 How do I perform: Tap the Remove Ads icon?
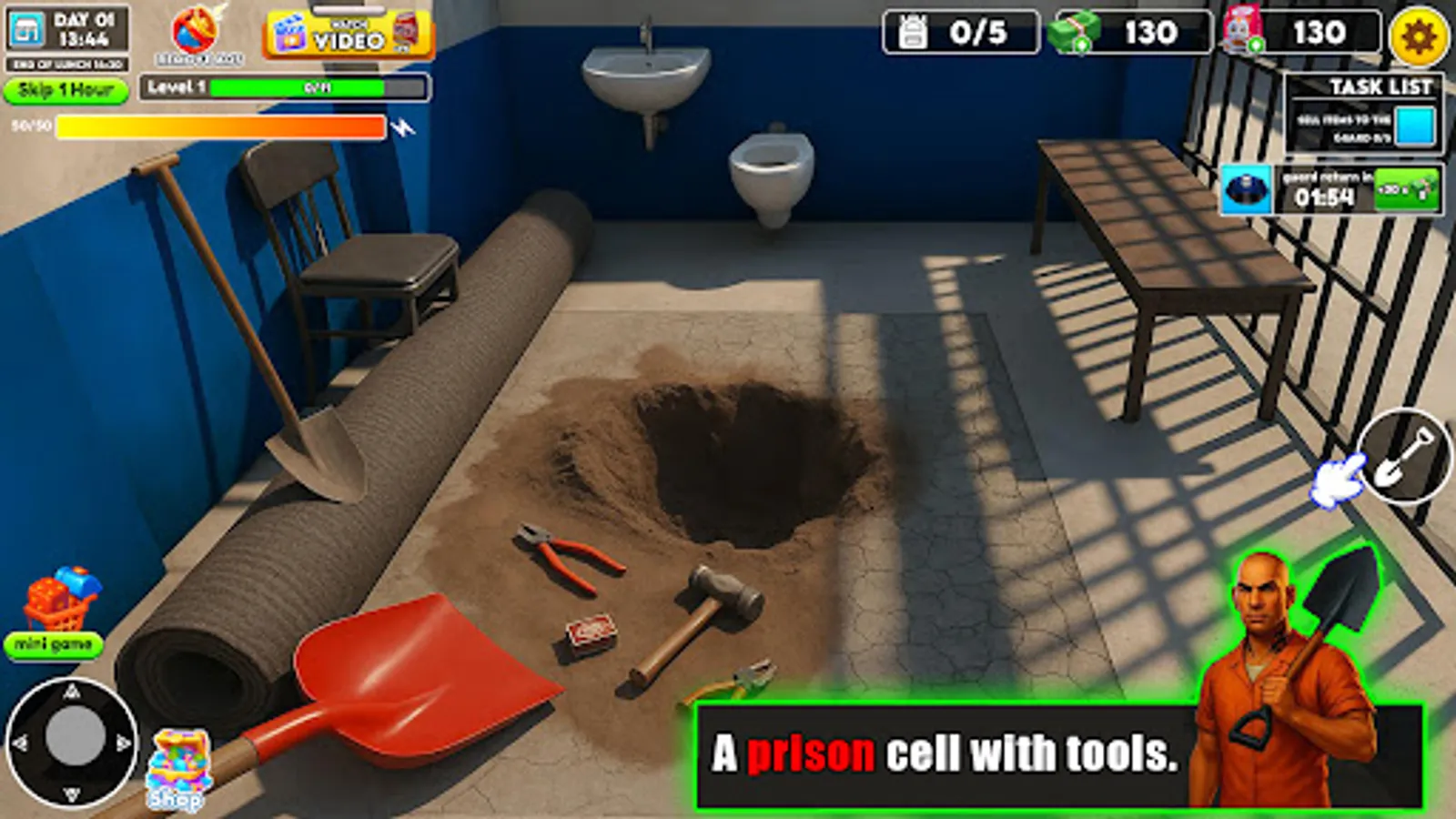[x=196, y=32]
